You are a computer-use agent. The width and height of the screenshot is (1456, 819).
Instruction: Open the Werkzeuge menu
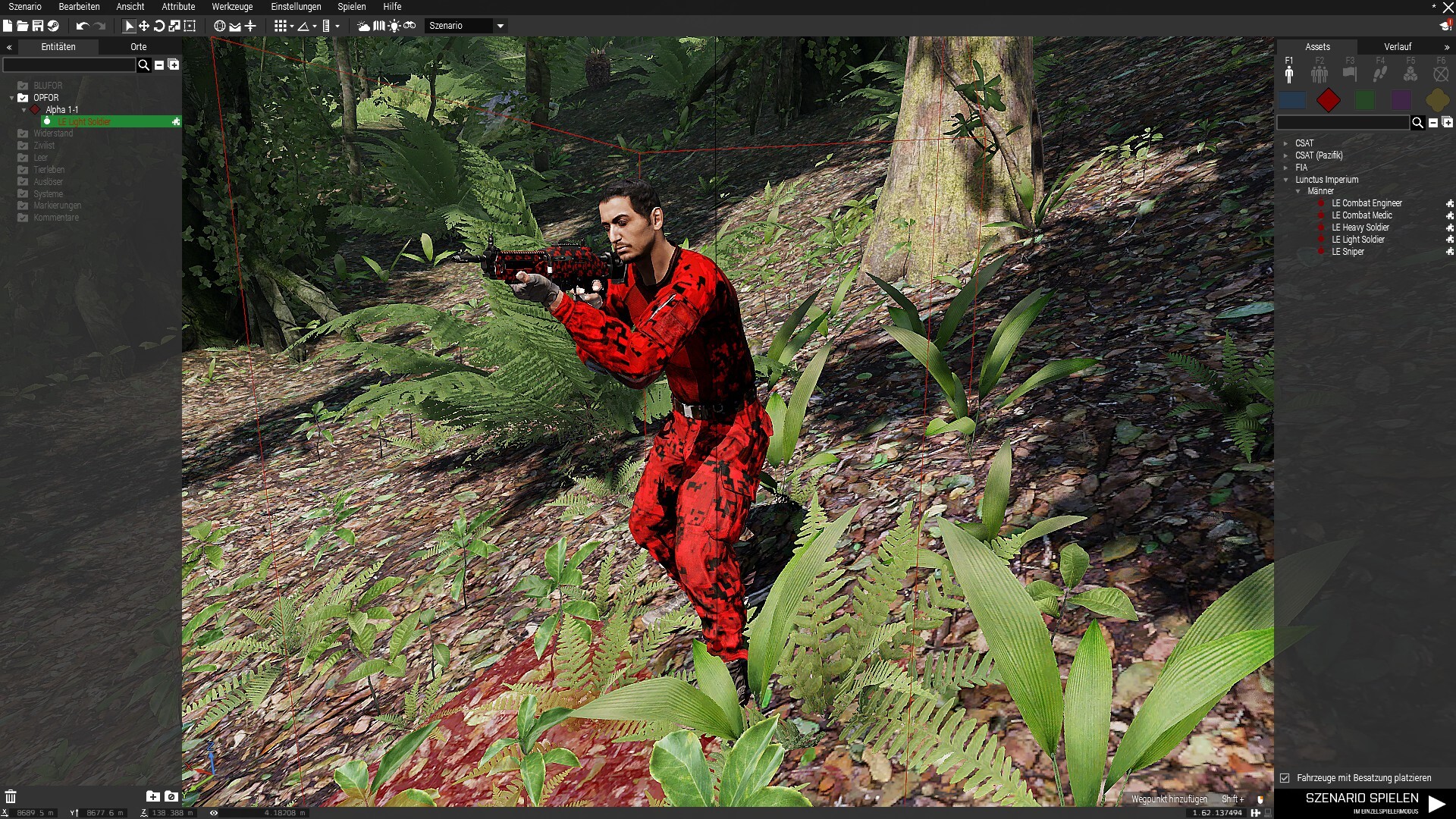click(232, 7)
